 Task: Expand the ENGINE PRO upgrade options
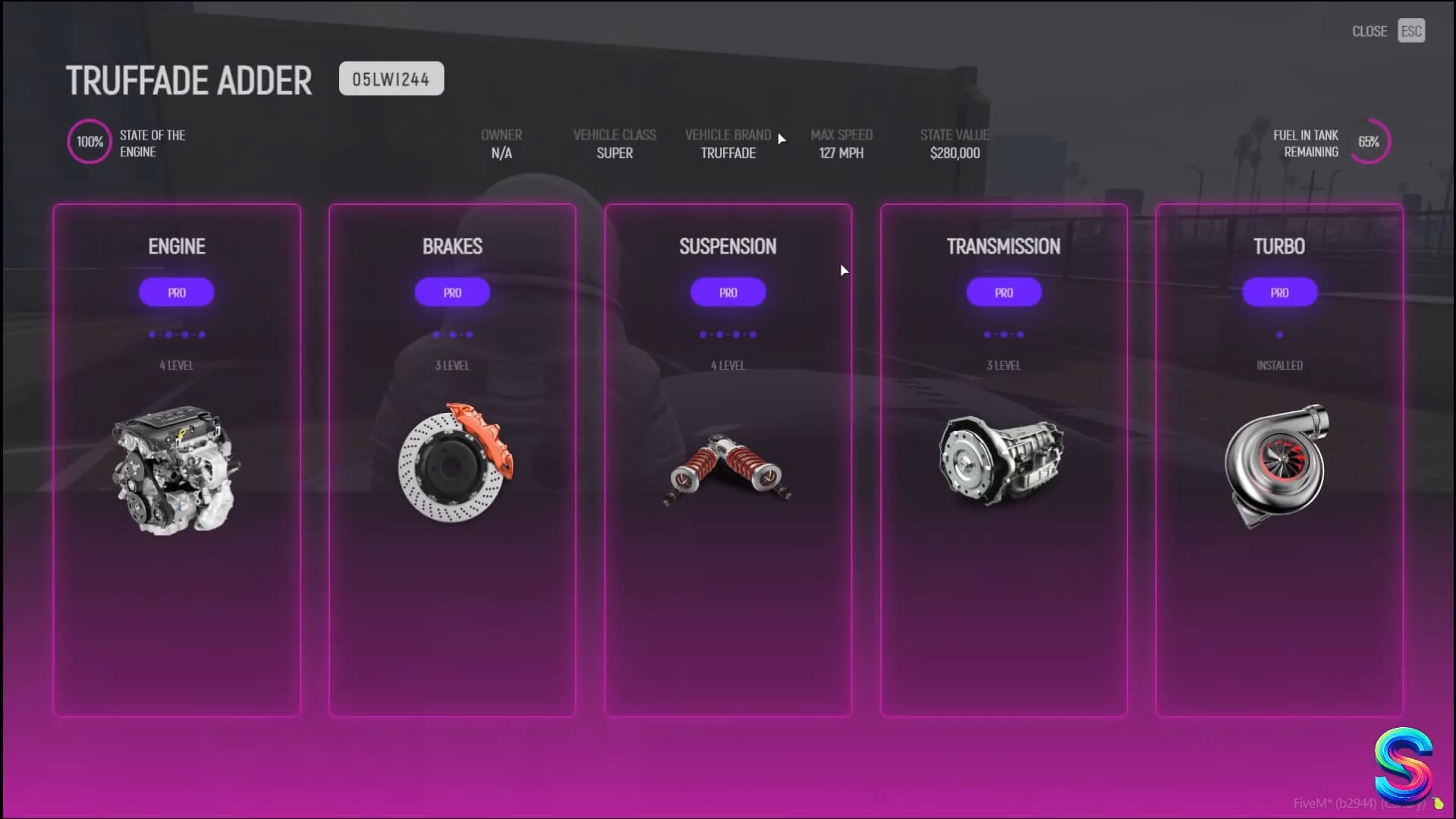coord(176,292)
